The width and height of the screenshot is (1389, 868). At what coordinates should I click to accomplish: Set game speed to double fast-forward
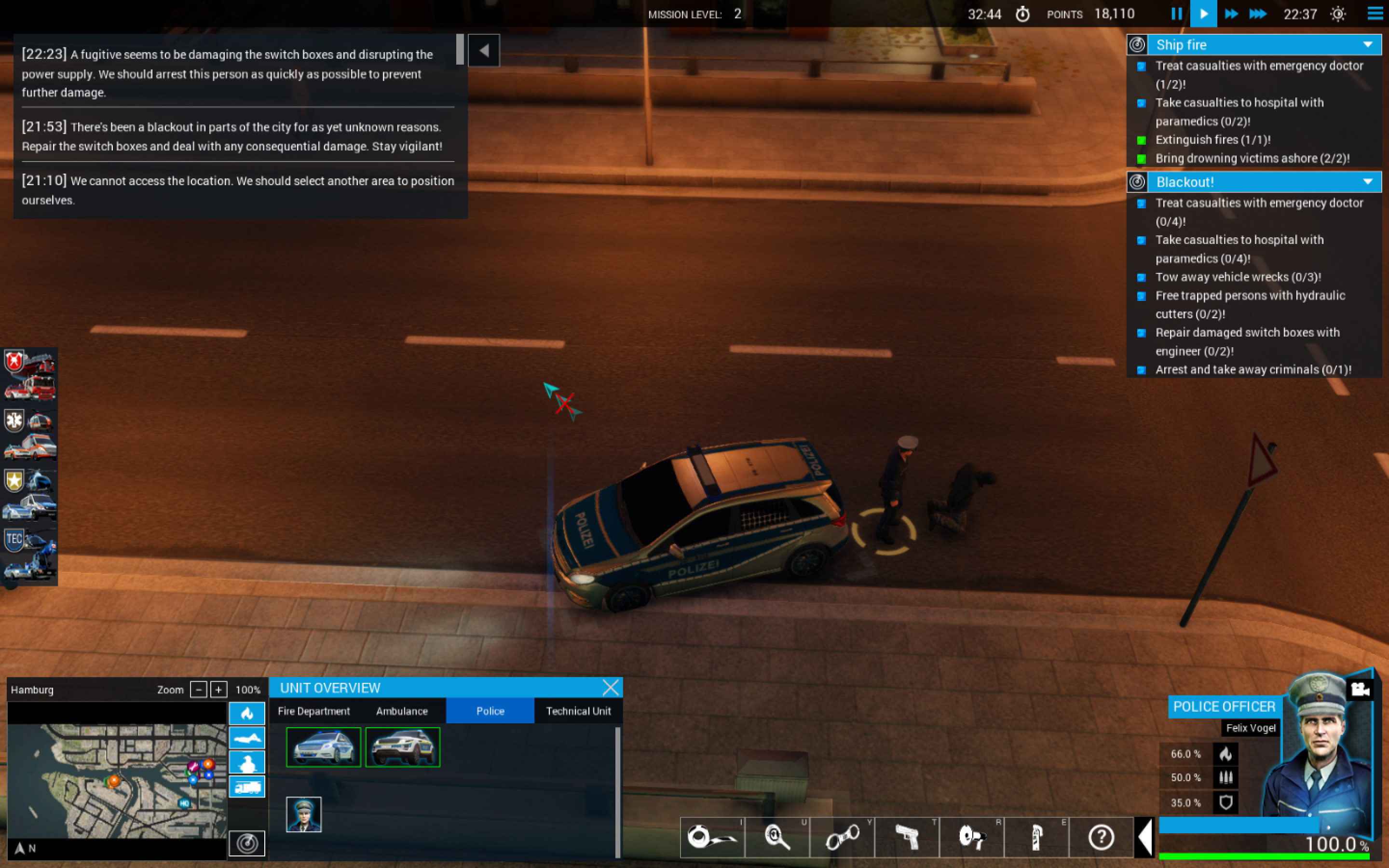point(1231,14)
